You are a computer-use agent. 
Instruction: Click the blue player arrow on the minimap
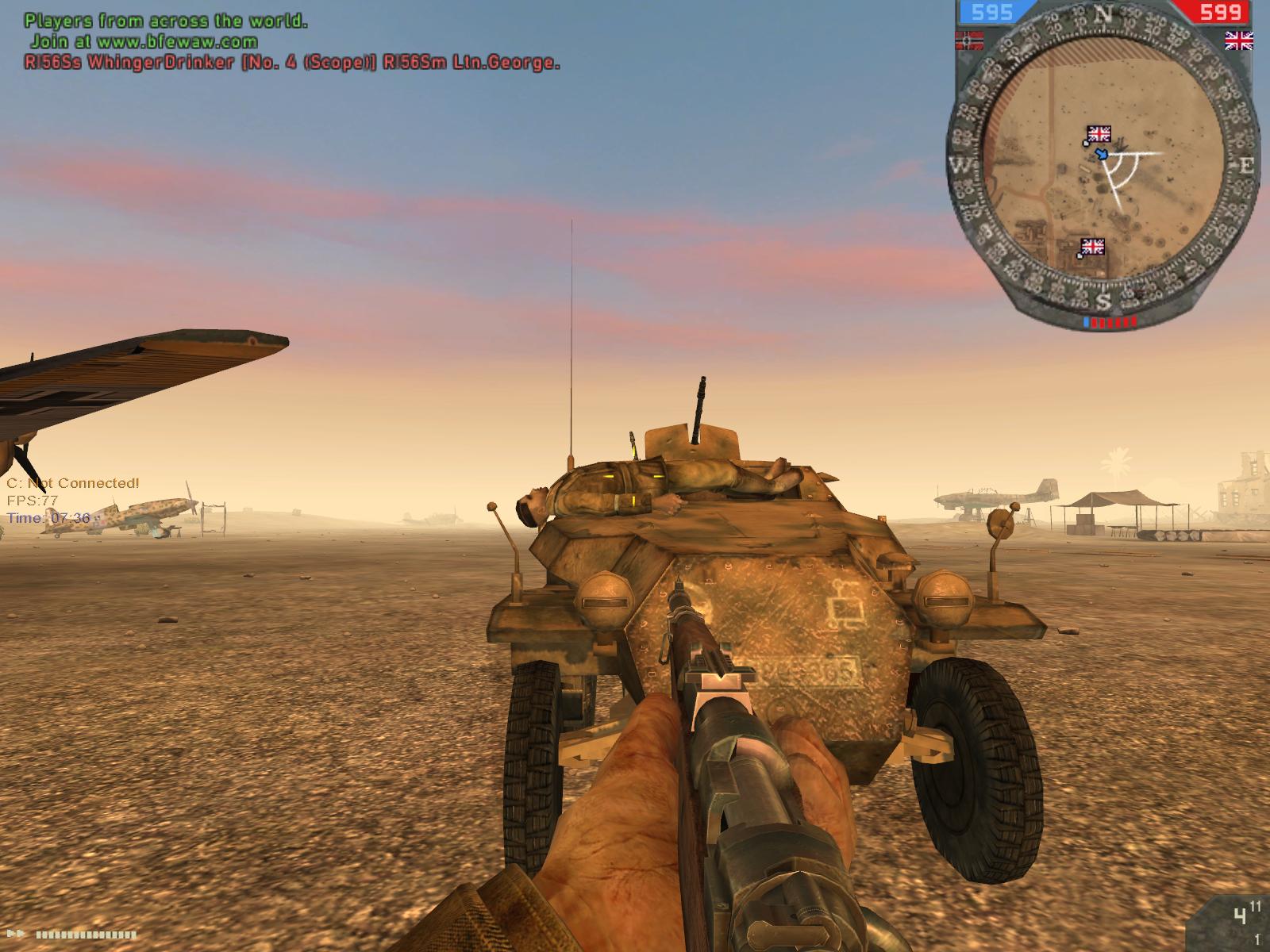click(1102, 153)
